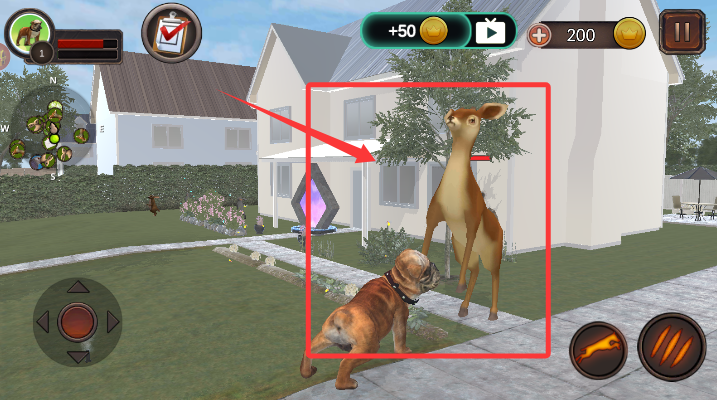Activate the claw scratch attack
Image resolution: width=717 pixels, height=400 pixels.
pos(671,347)
